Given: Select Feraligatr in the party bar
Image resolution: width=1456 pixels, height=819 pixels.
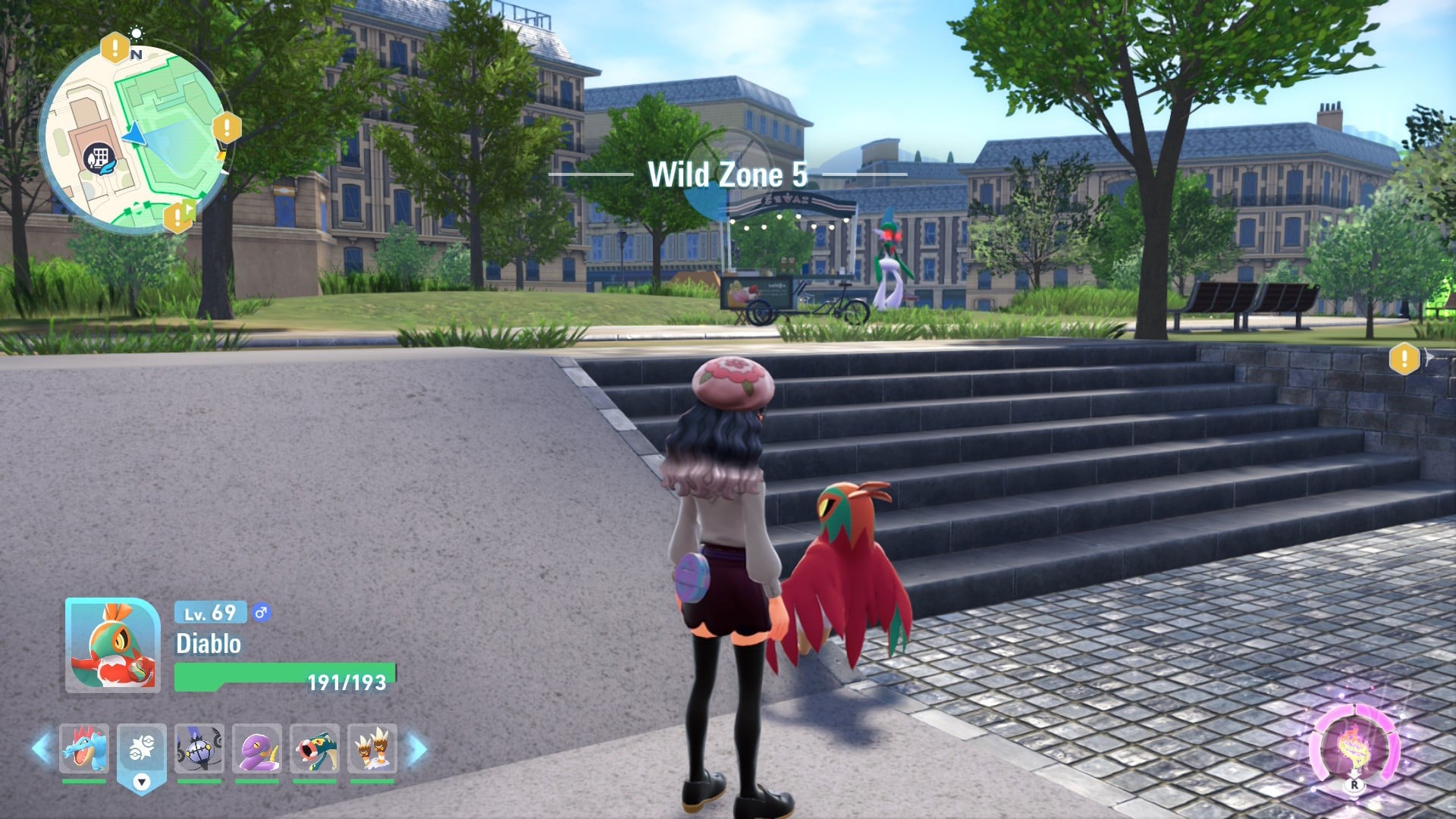Looking at the screenshot, I should [x=84, y=748].
